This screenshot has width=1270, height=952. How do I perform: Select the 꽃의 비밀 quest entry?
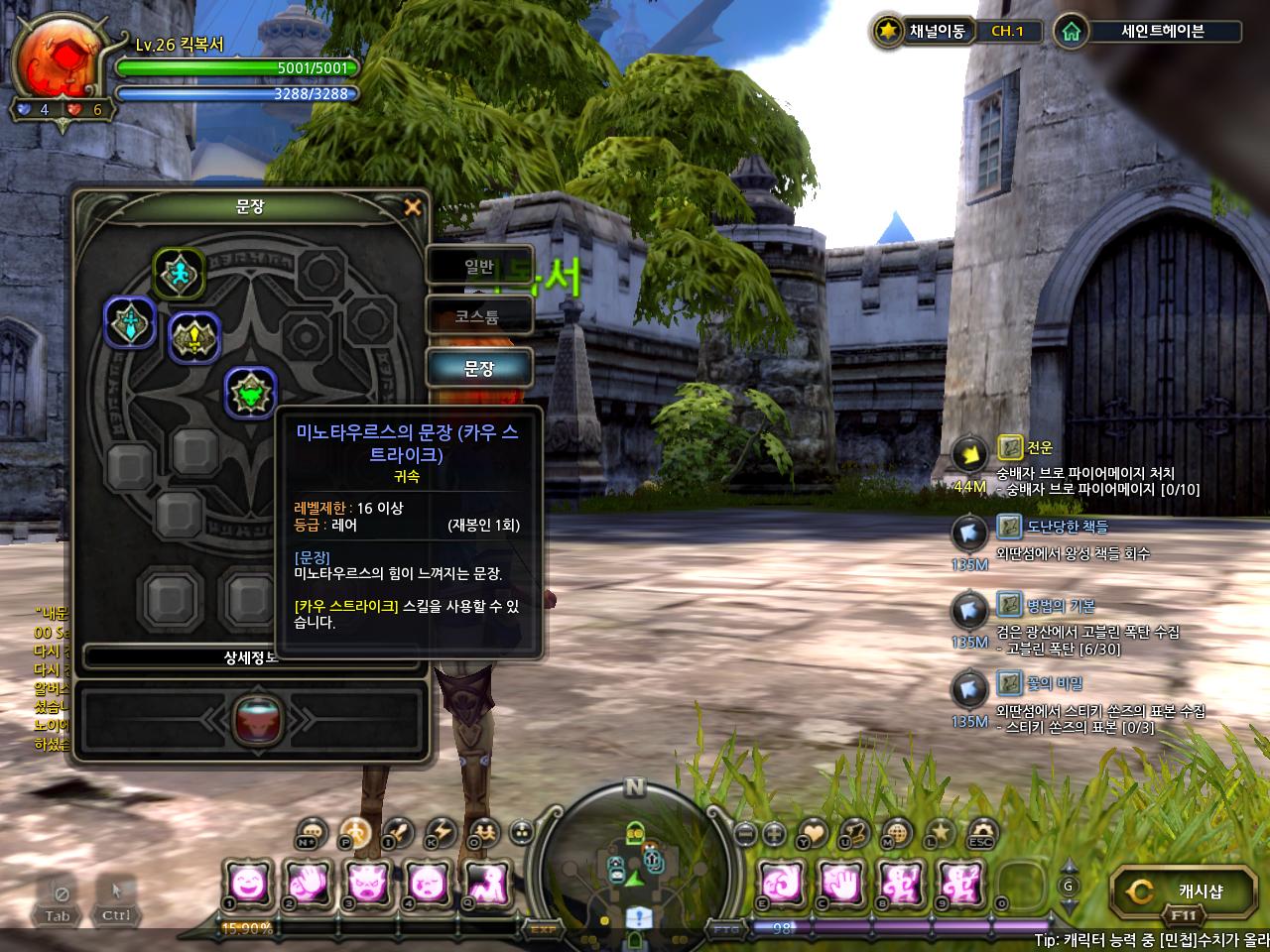coord(1054,683)
